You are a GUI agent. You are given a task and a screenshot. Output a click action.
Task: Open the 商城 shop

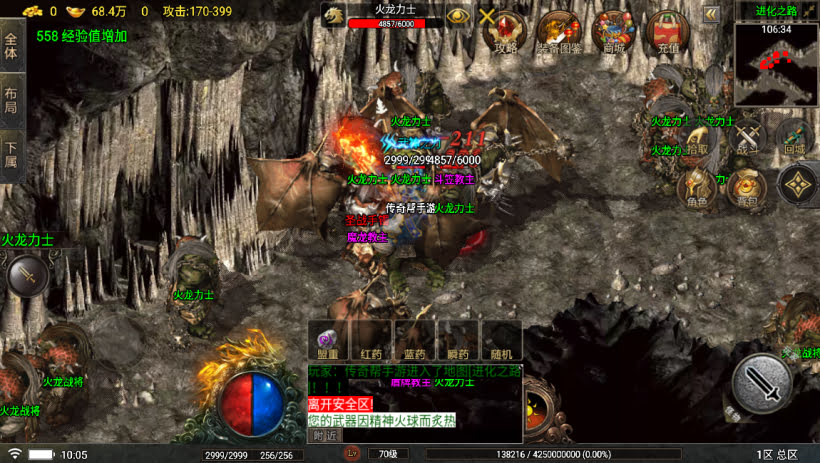(x=612, y=32)
